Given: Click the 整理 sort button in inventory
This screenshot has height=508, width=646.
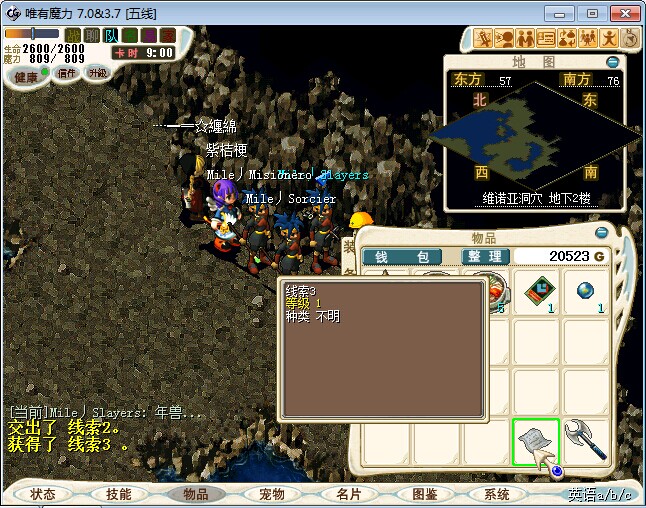Looking at the screenshot, I should pos(485,257).
